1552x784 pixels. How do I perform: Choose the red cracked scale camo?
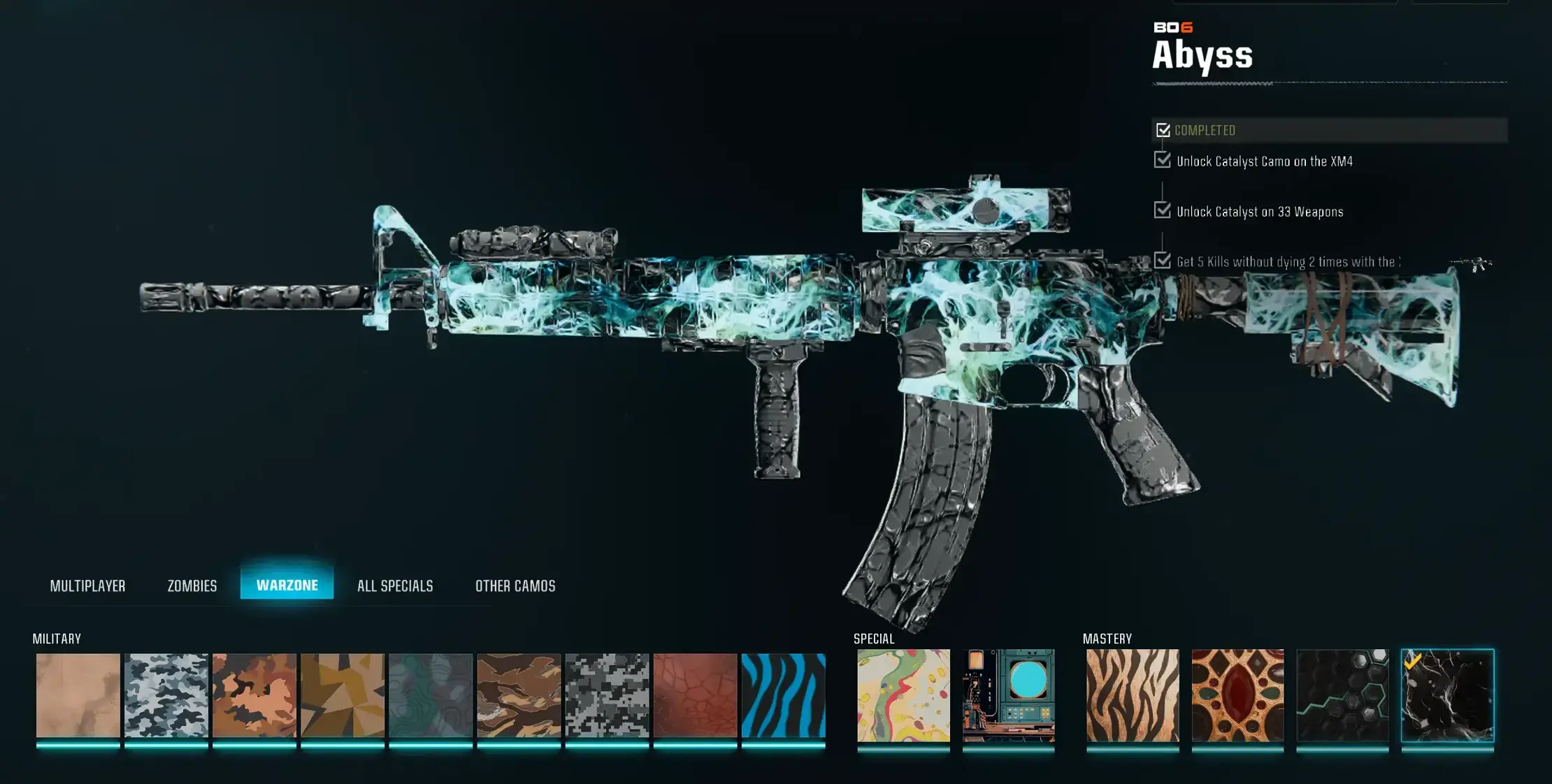click(695, 695)
